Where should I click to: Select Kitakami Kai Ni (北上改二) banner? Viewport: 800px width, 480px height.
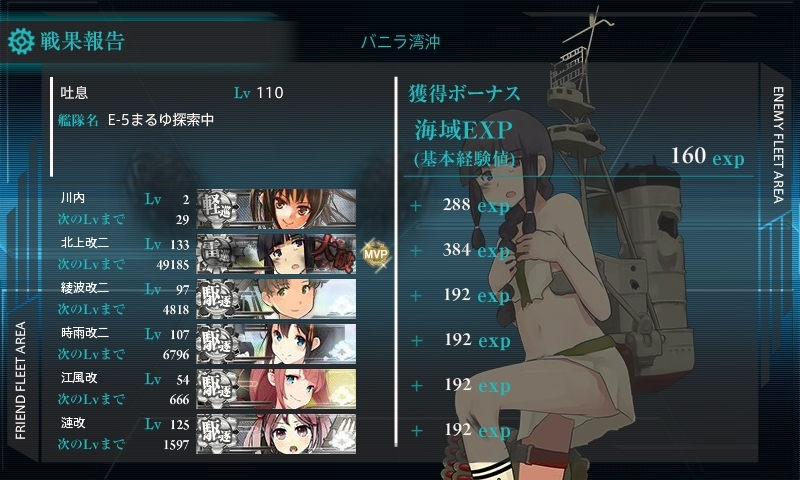coord(276,252)
